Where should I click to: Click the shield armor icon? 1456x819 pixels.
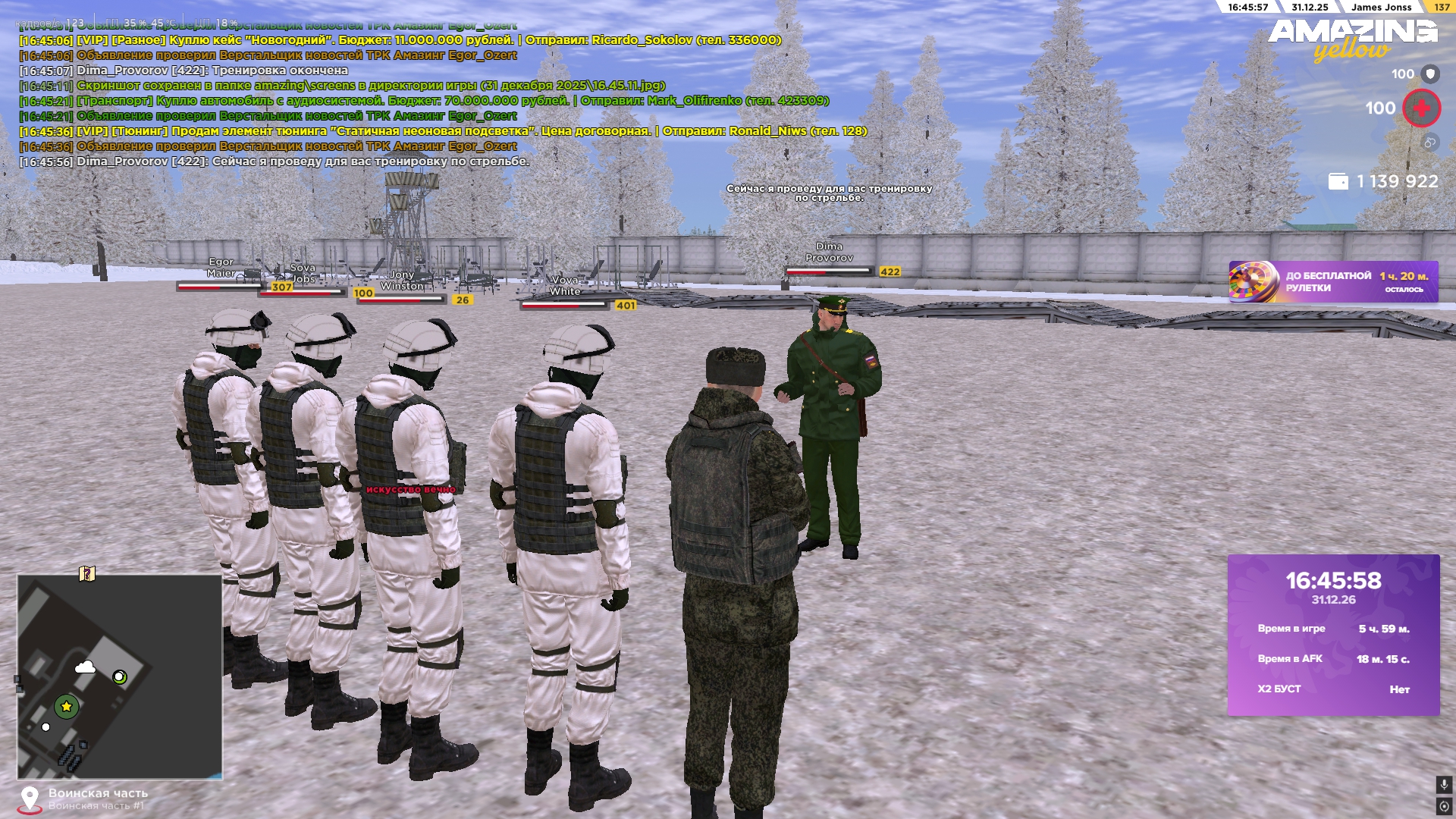(x=1430, y=74)
